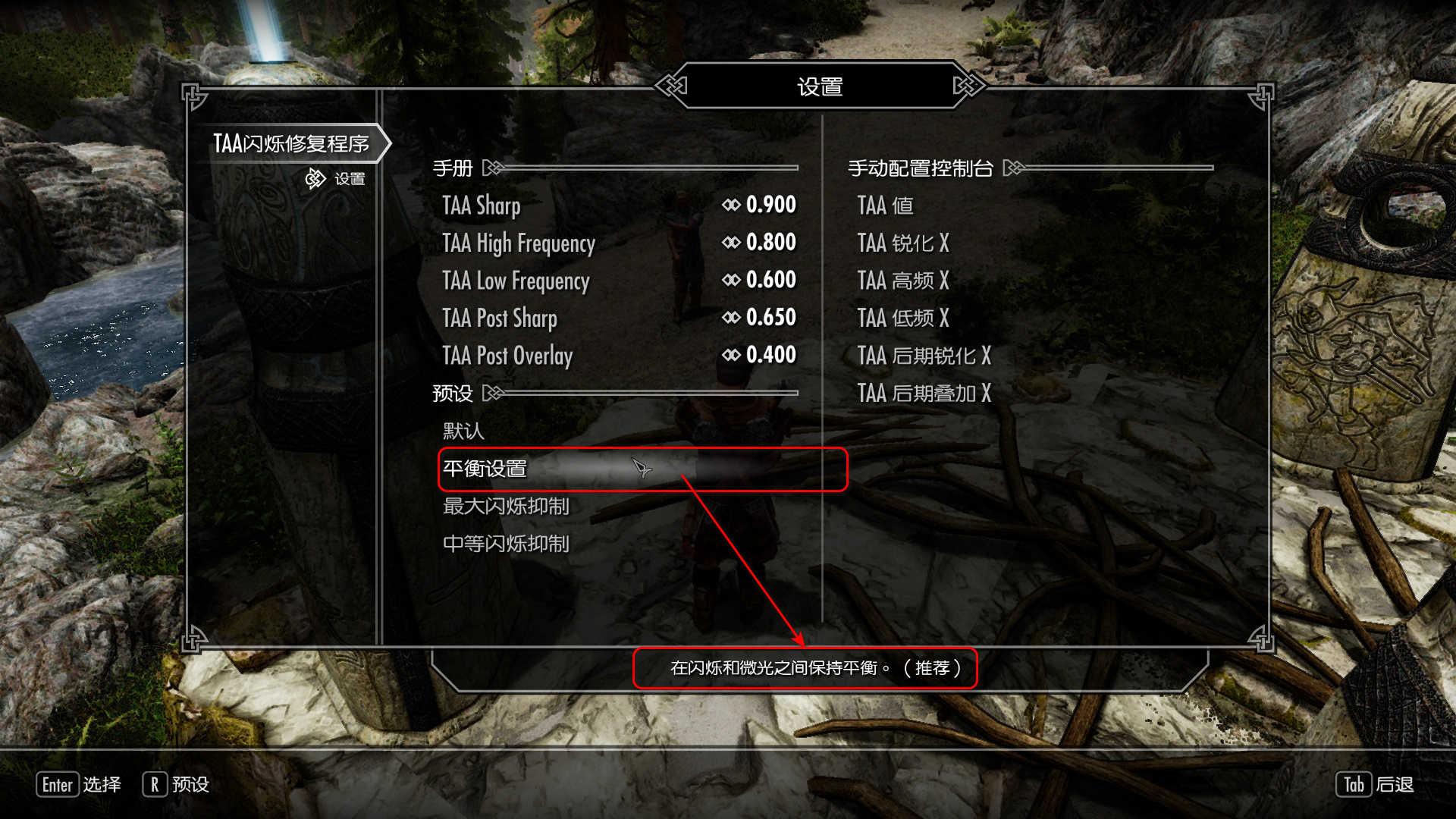Viewport: 1456px width, 819px height.
Task: Click the TAA 值 console option
Action: [885, 206]
